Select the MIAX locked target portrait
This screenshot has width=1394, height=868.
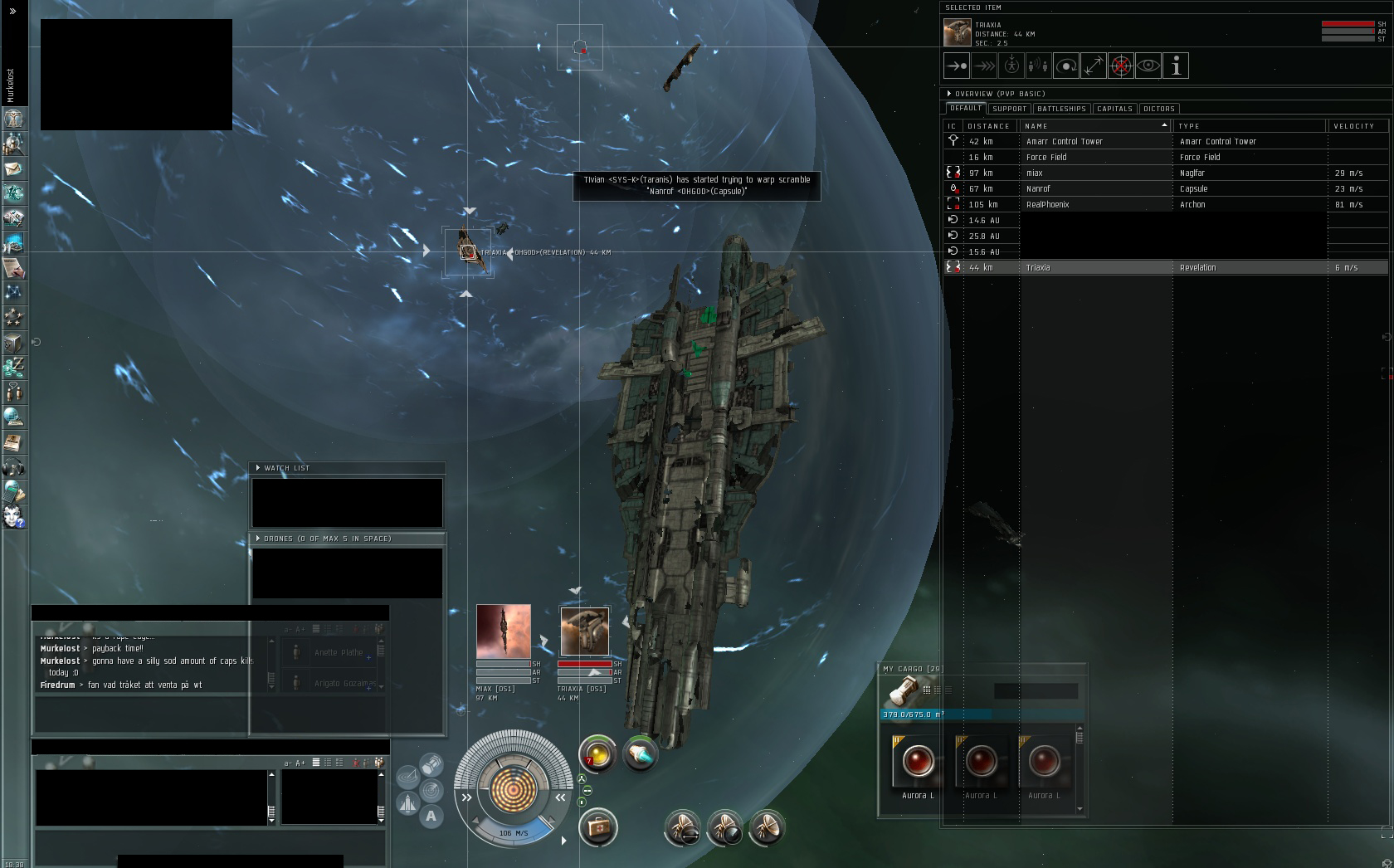click(x=504, y=631)
